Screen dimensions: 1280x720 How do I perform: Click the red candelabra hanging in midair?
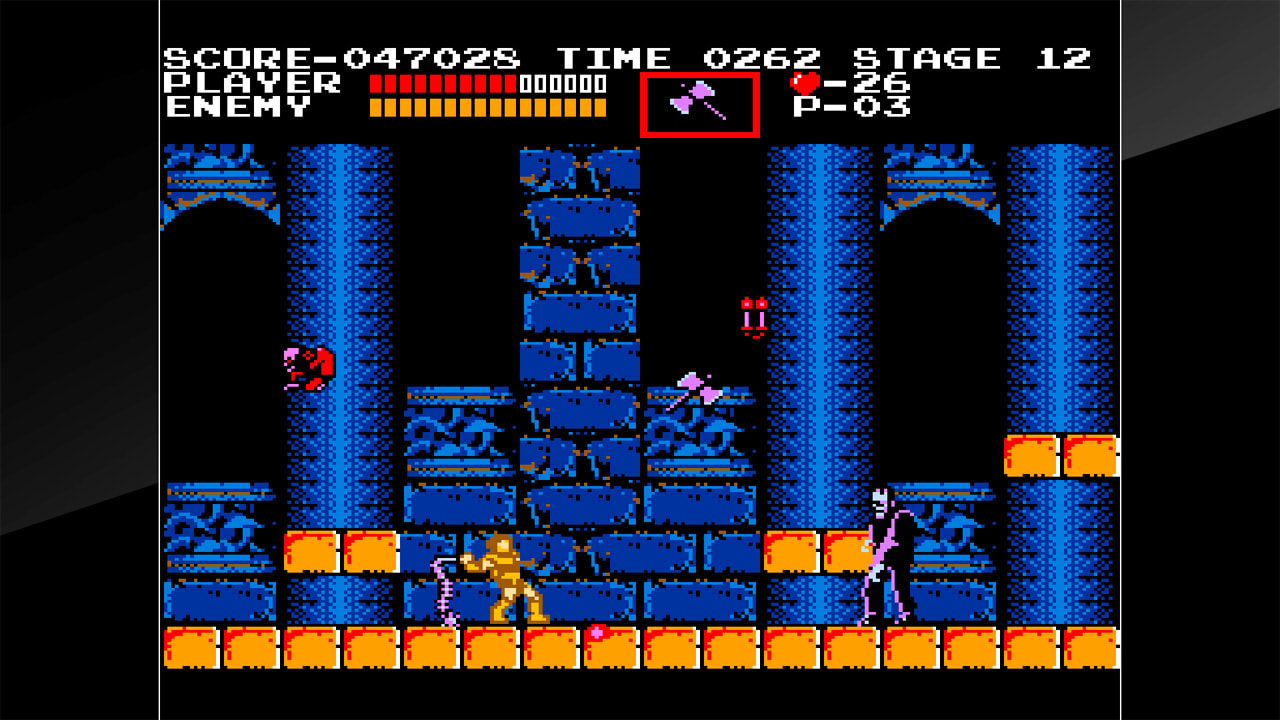point(755,318)
